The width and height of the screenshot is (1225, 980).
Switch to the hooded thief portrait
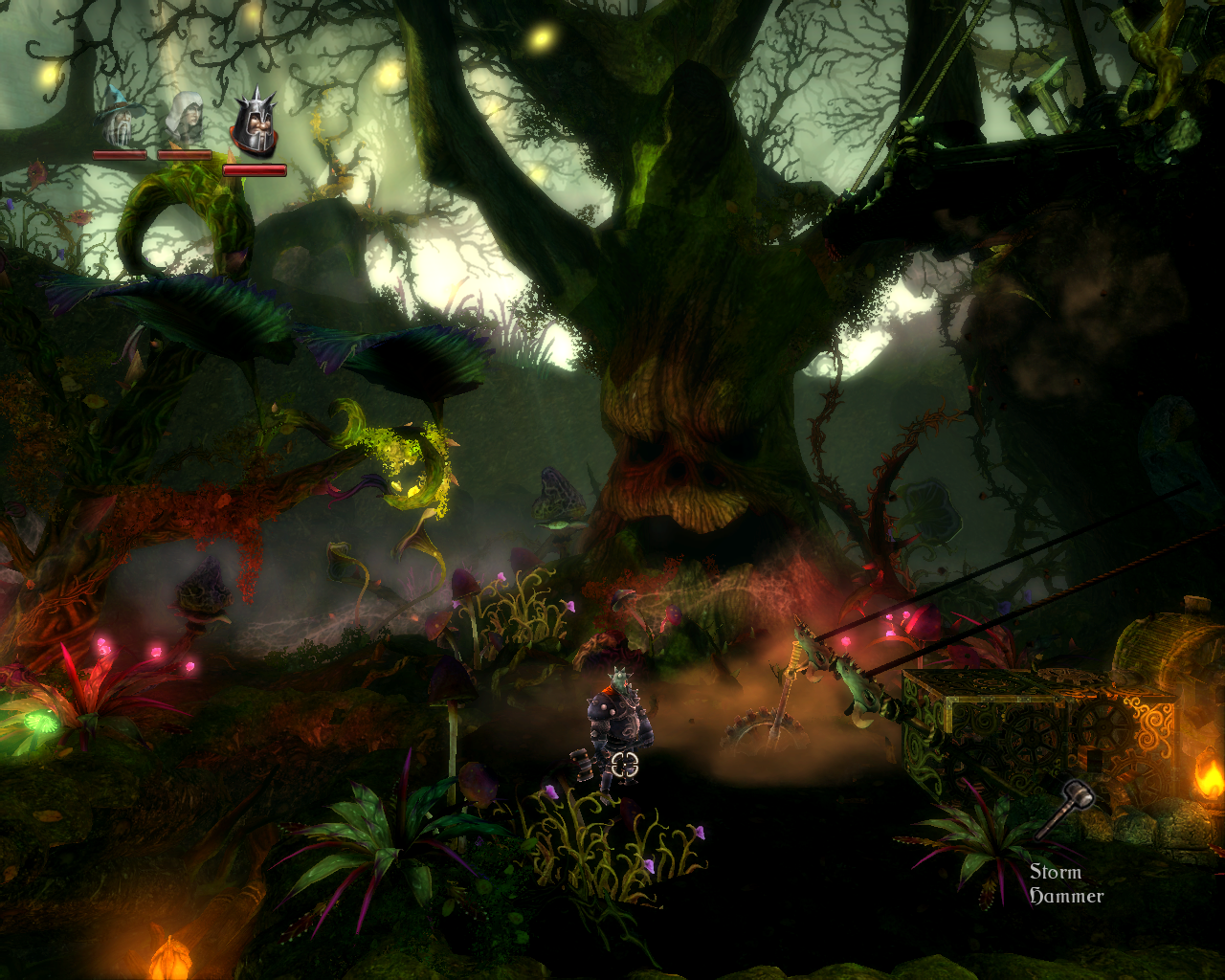[x=184, y=119]
